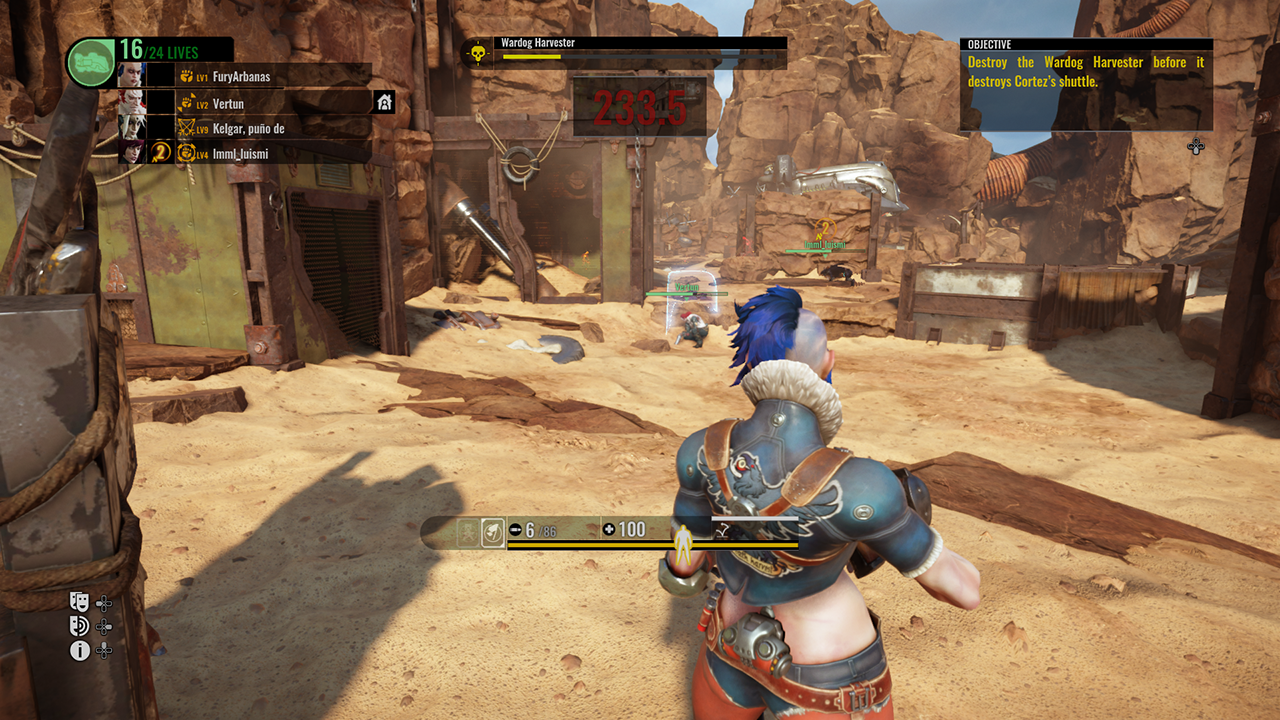Screen dimensions: 1280x720
Task: Open the green minimap lives icon
Action: coord(90,63)
